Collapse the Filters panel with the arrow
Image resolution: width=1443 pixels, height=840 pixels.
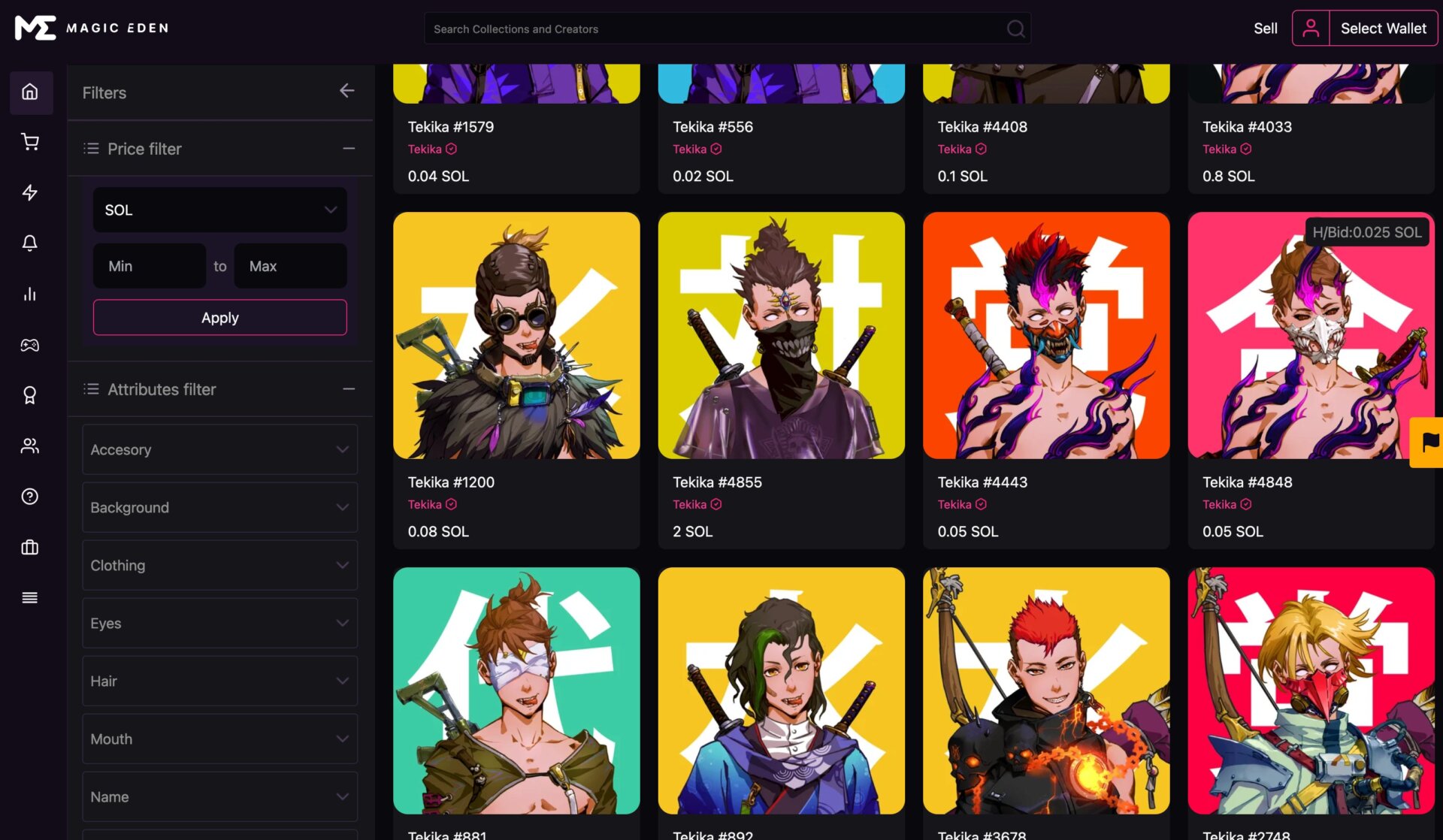tap(346, 91)
